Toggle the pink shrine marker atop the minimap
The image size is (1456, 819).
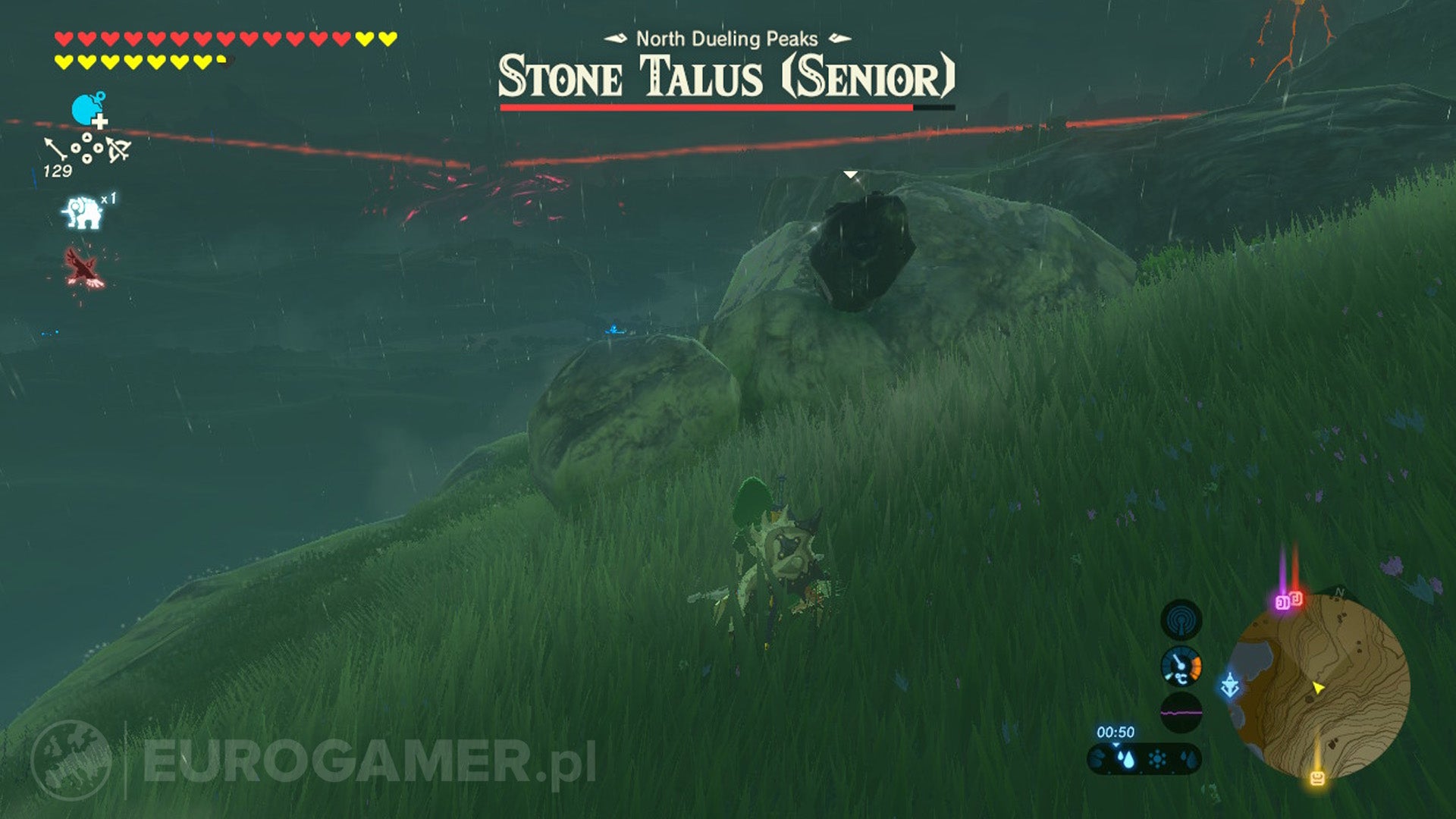(1283, 602)
